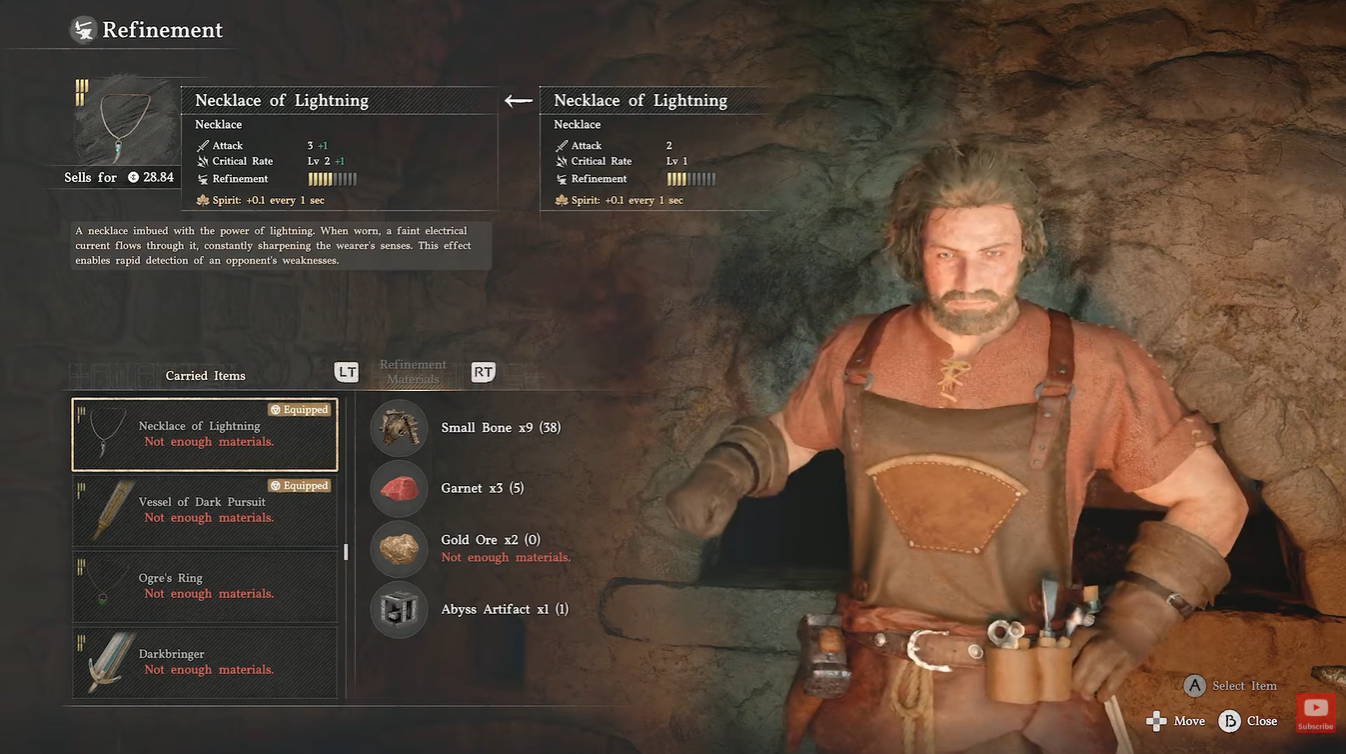Image resolution: width=1346 pixels, height=754 pixels.
Task: Select the Necklace of Lightning item row
Action: (x=205, y=435)
